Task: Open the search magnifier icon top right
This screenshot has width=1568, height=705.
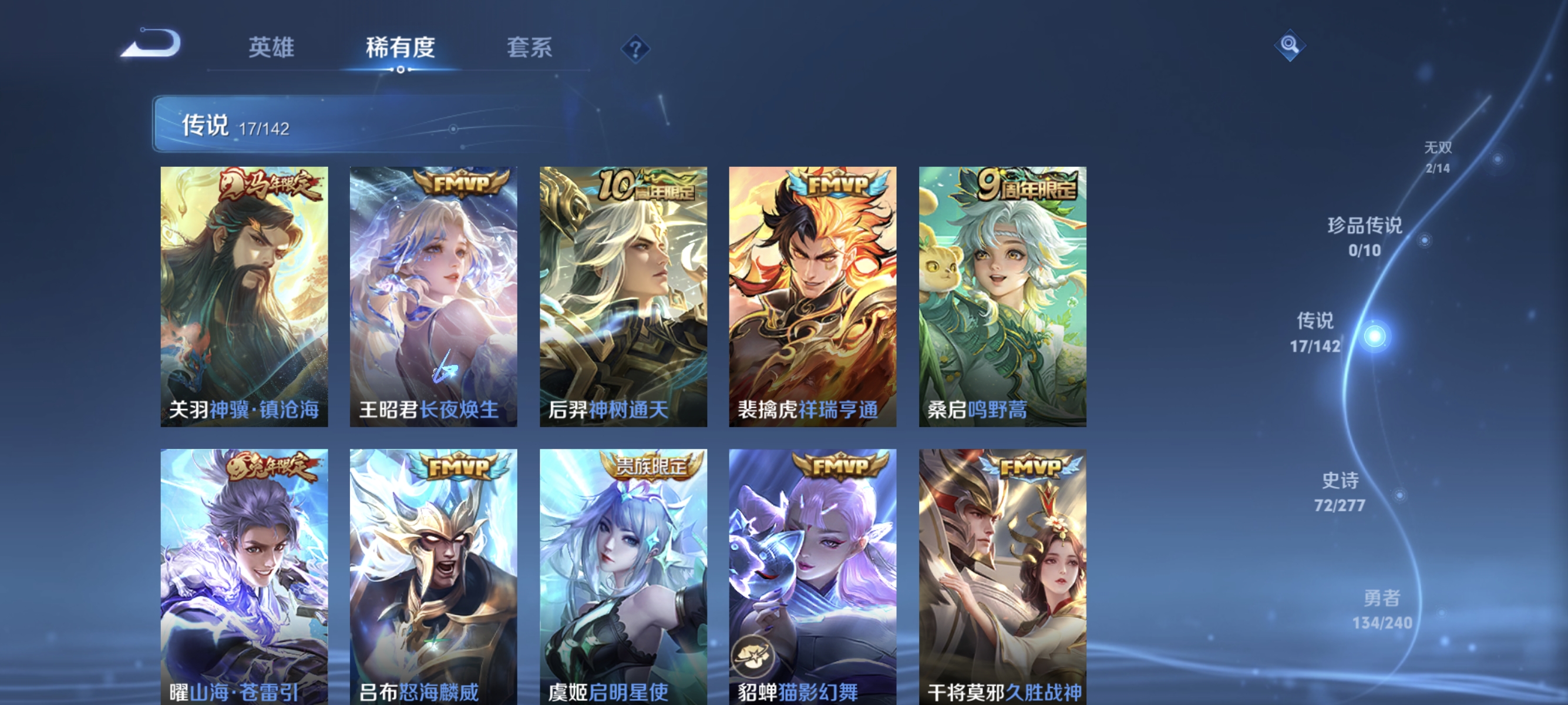Action: 1290,45
